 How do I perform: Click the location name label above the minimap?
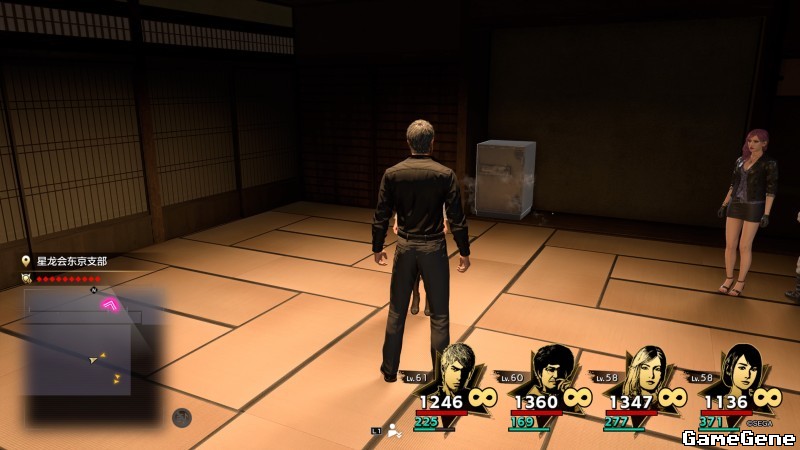(72, 261)
